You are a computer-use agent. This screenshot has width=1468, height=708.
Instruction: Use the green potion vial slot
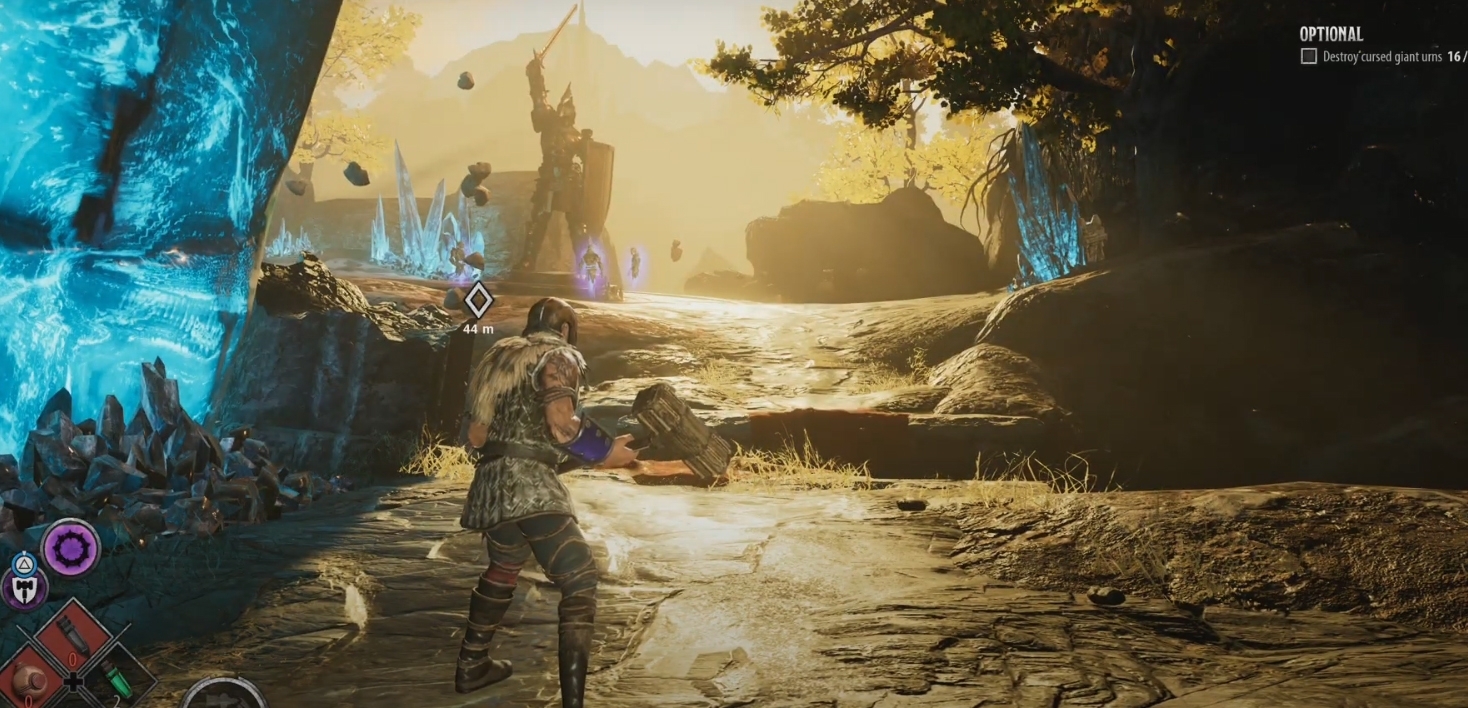pyautogui.click(x=119, y=677)
